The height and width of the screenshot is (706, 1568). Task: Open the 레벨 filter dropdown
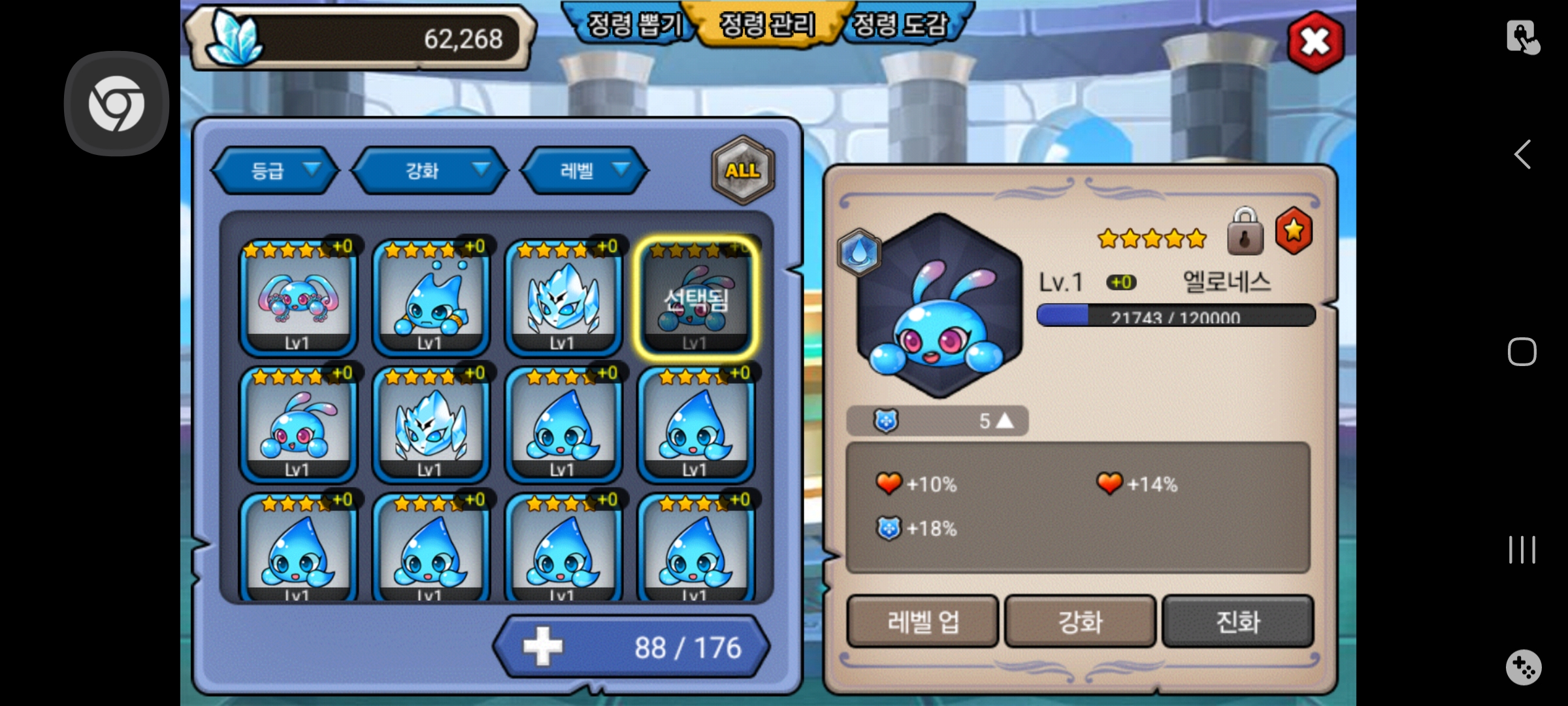585,171
